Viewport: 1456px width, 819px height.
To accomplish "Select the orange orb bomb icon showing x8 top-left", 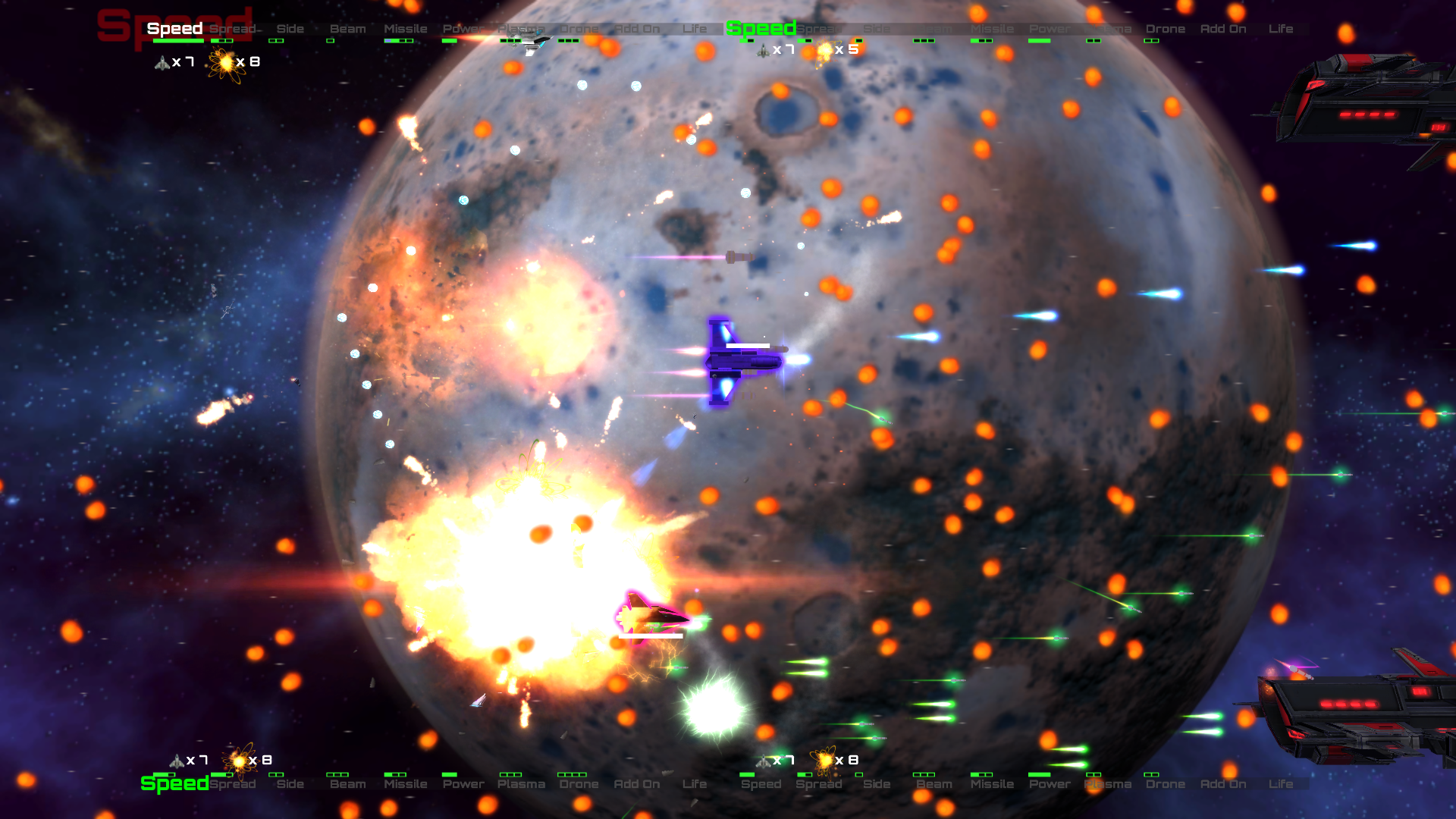I will (x=225, y=61).
